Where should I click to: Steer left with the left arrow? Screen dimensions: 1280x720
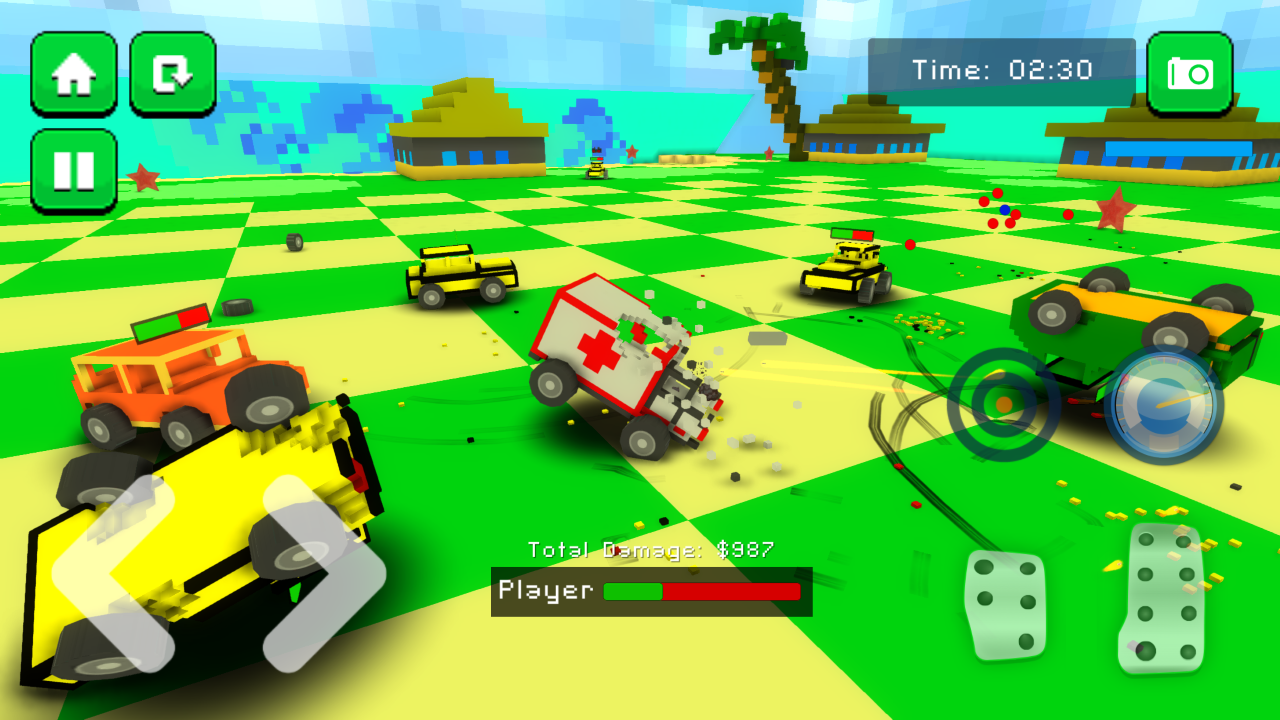(105, 572)
